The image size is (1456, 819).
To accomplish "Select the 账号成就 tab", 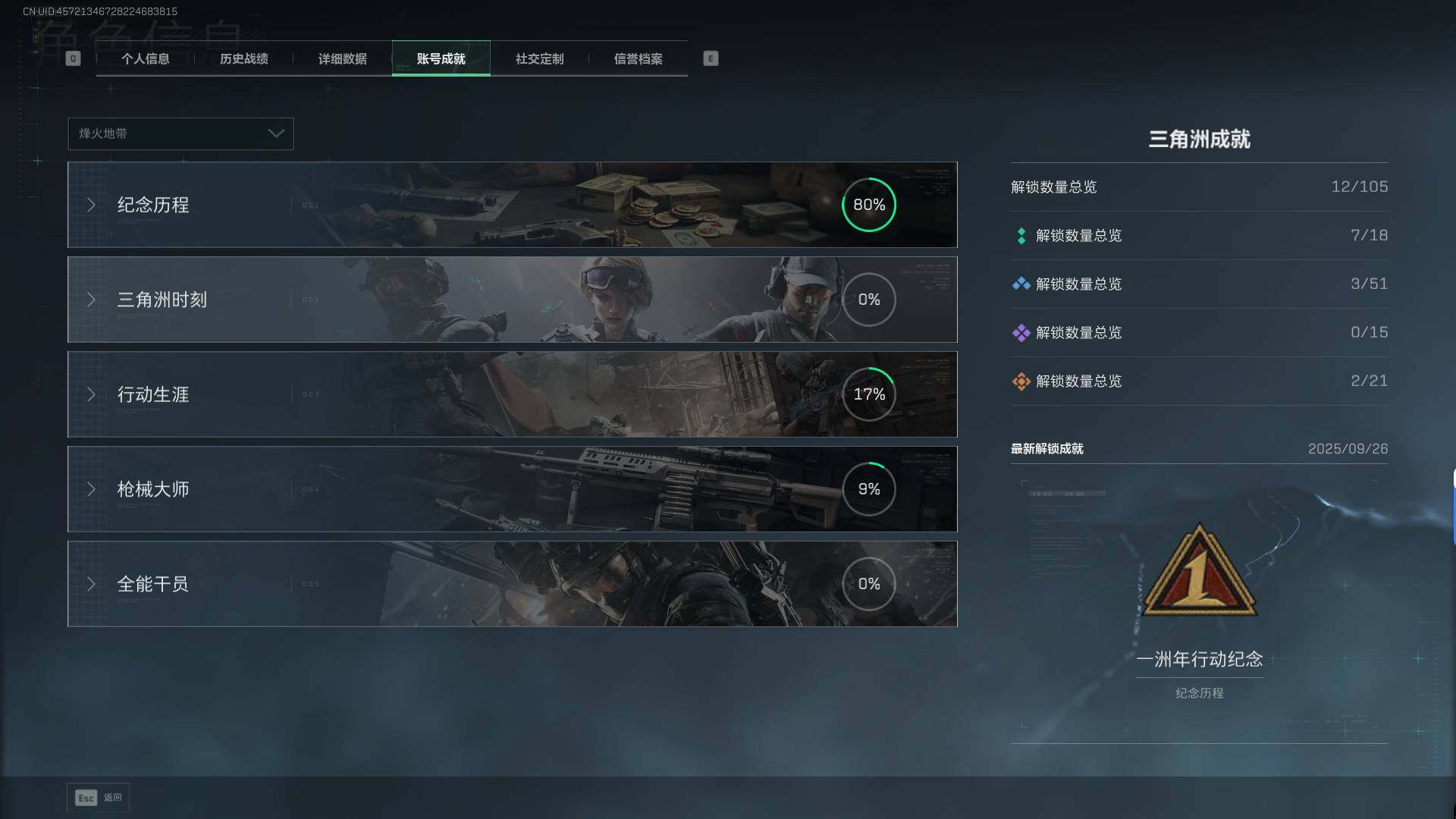I will tap(441, 59).
